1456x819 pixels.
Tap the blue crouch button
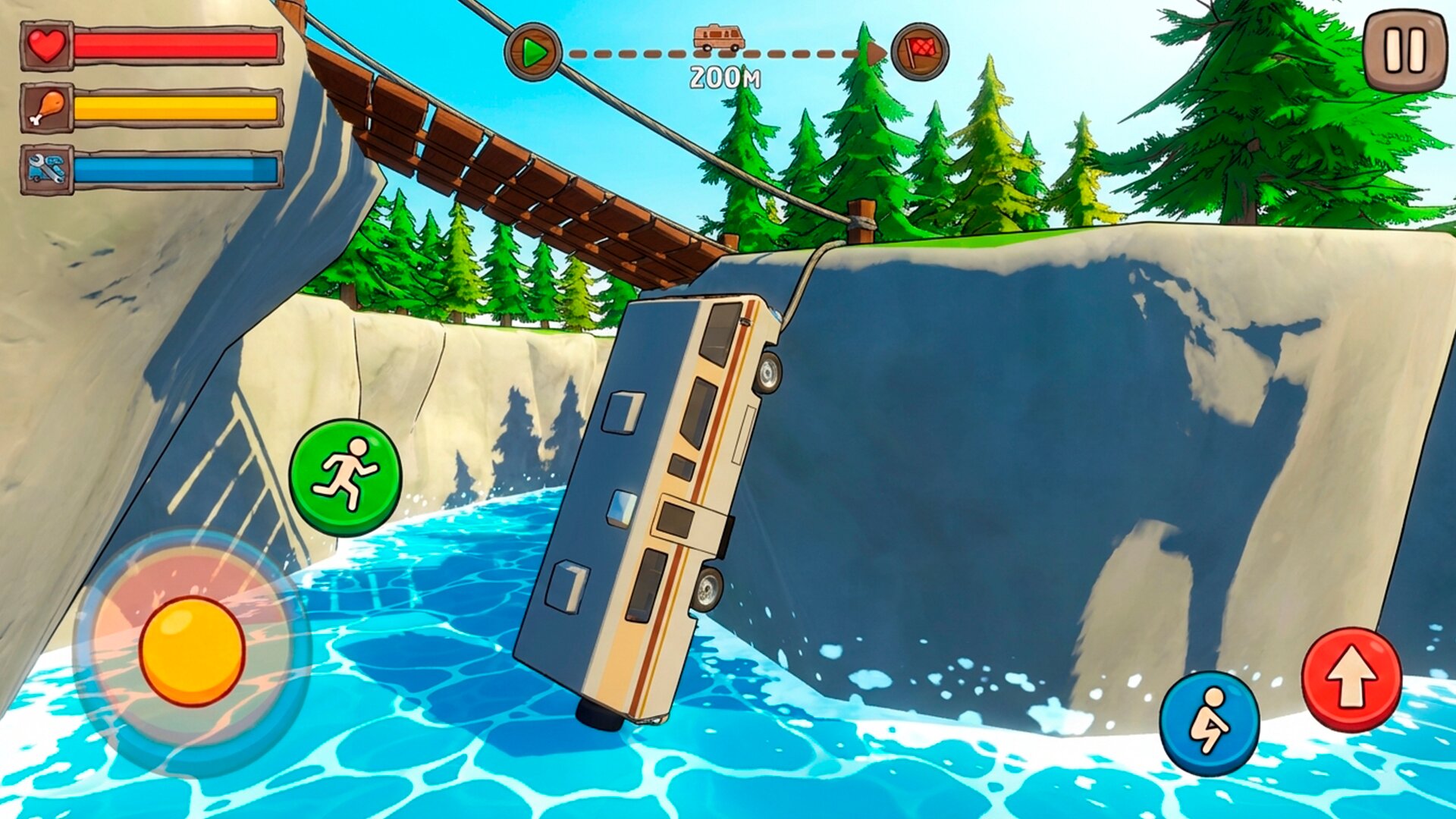1209,722
